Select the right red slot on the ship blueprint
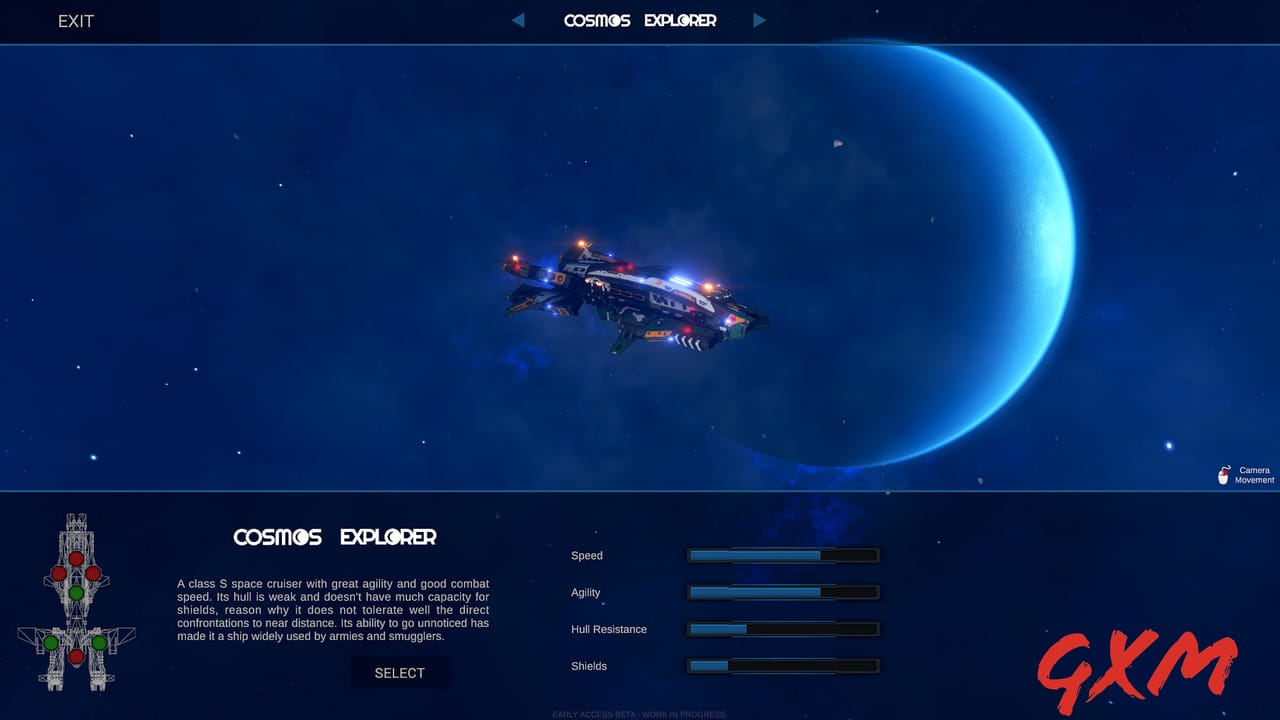 click(x=94, y=572)
